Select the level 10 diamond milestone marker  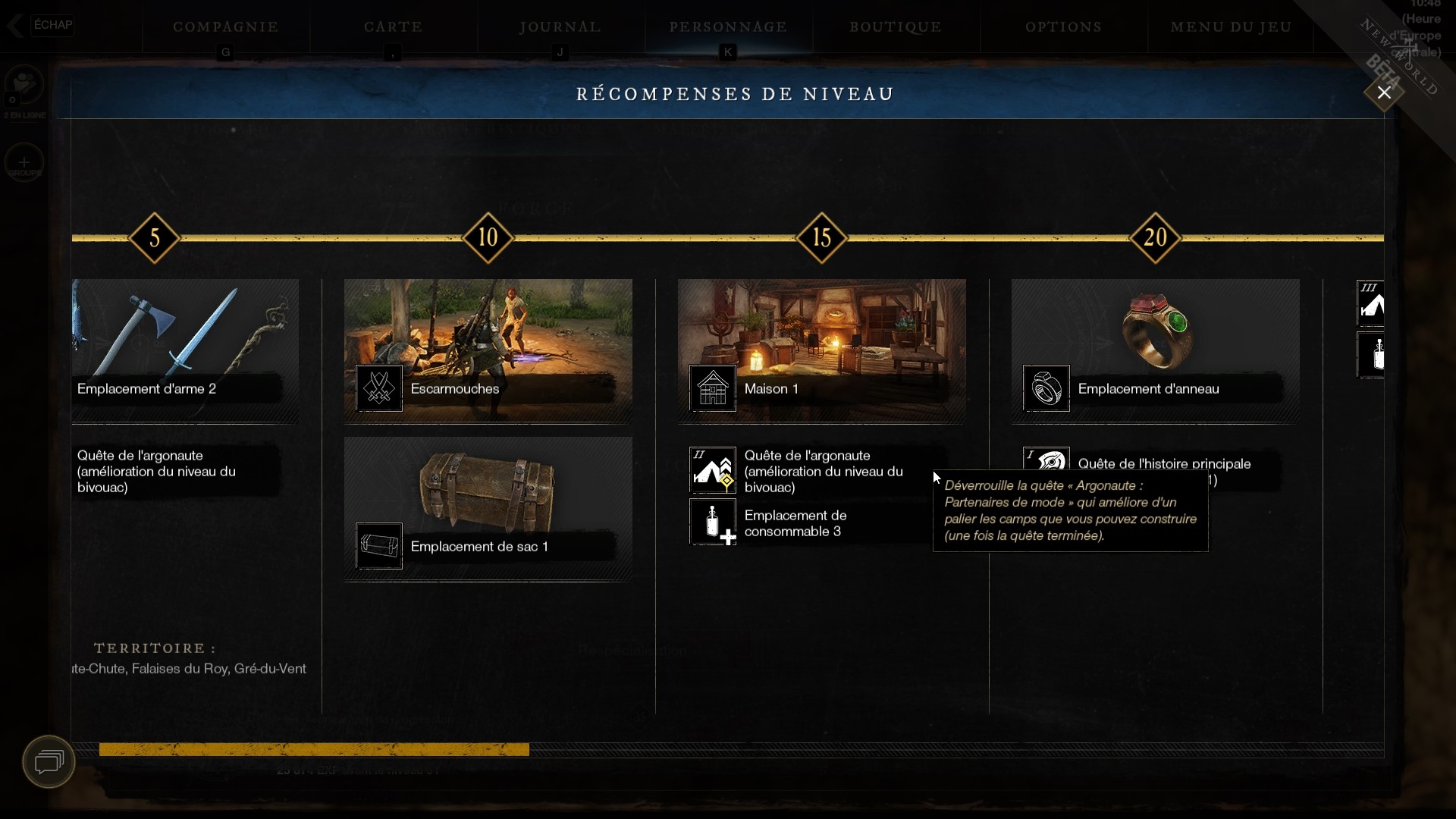click(x=488, y=238)
